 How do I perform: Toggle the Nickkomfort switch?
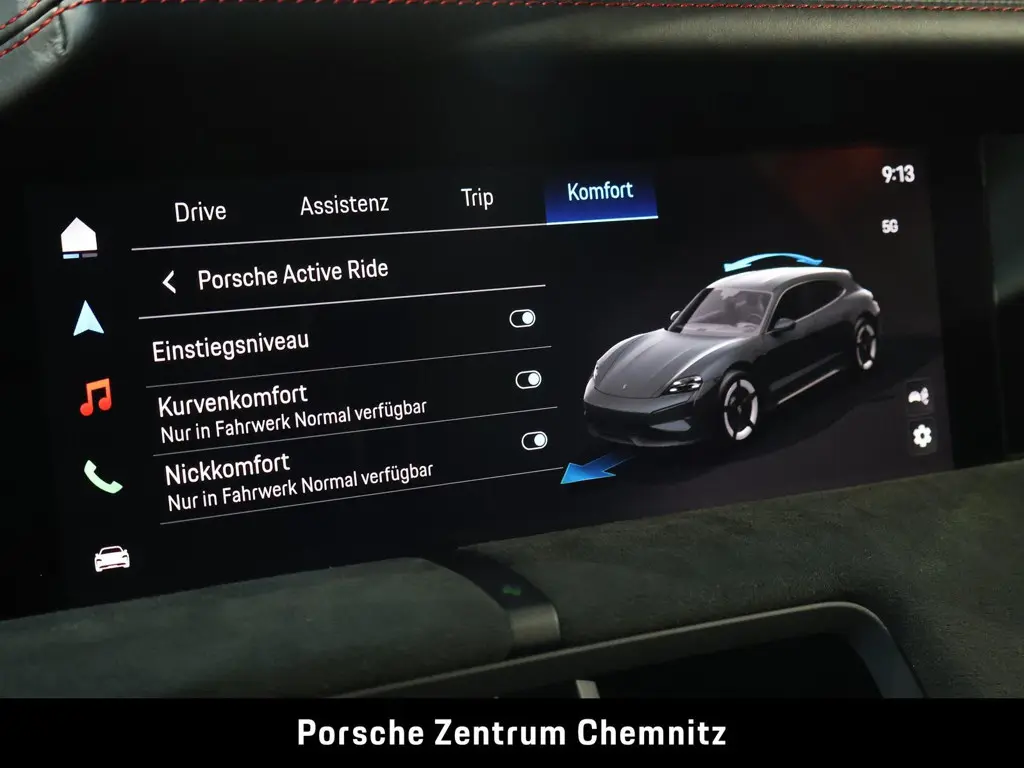[534, 441]
